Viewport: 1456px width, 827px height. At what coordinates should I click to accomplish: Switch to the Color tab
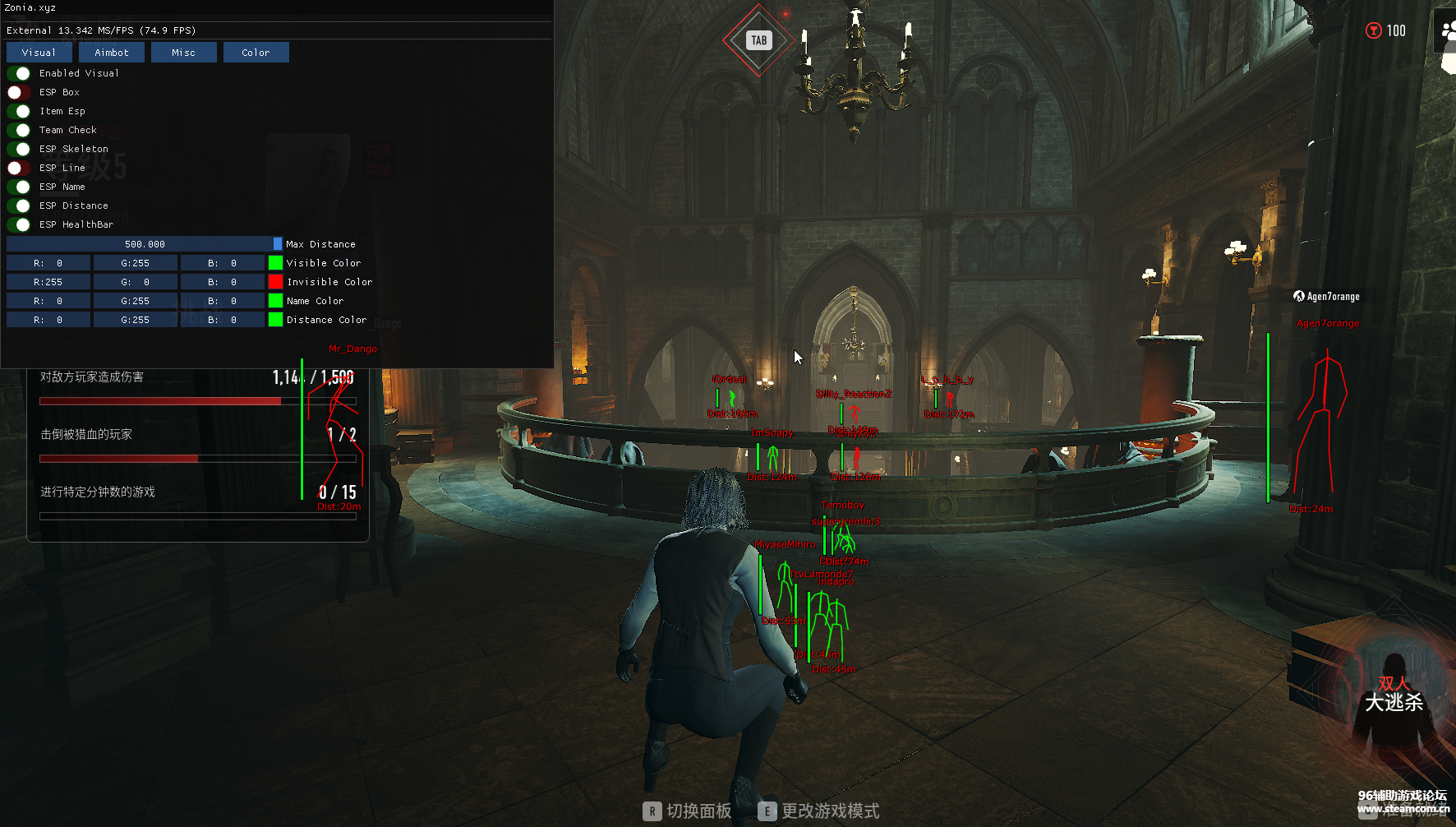coord(256,53)
